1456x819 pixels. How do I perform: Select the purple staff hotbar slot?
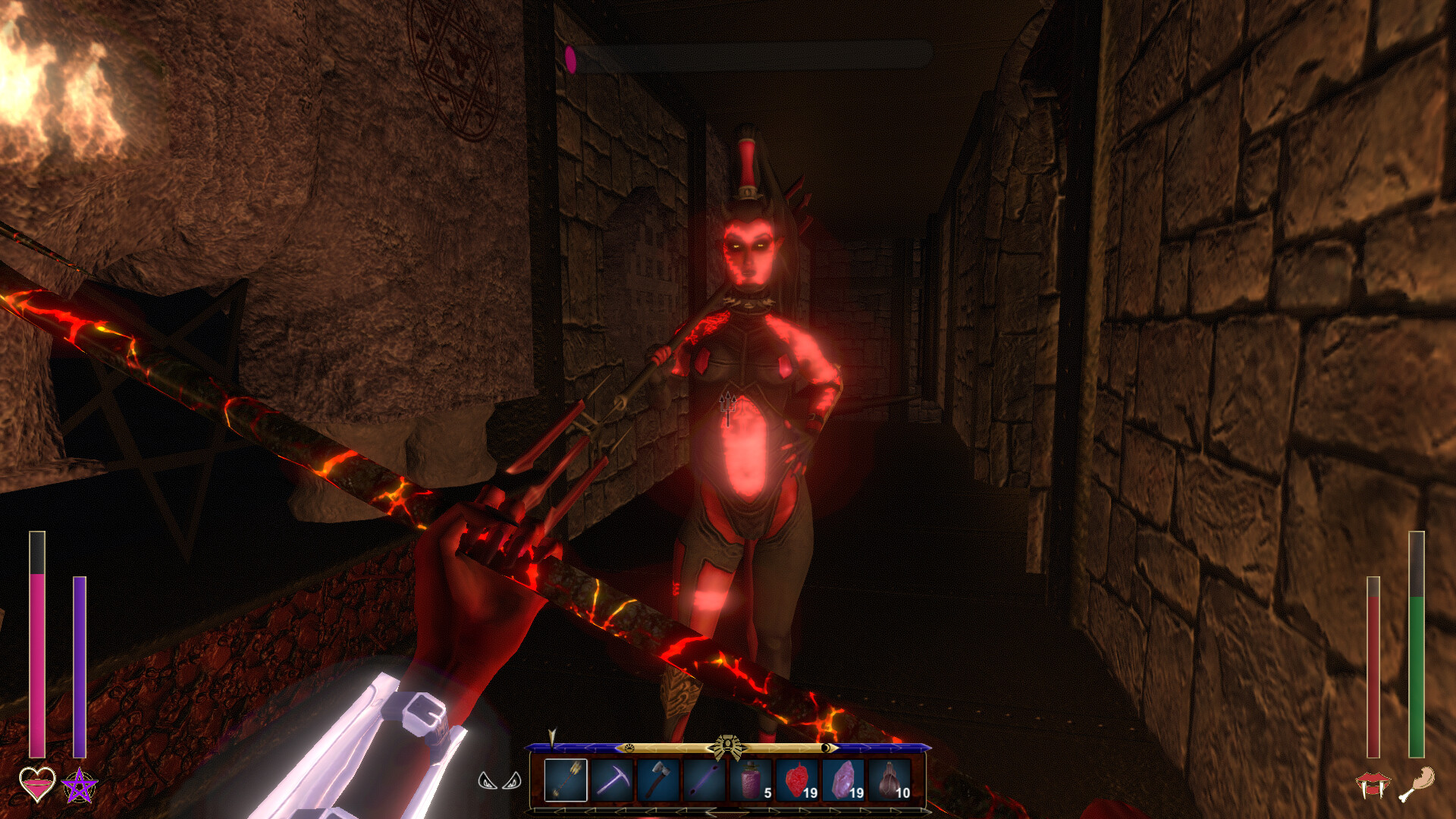pyautogui.click(x=704, y=779)
